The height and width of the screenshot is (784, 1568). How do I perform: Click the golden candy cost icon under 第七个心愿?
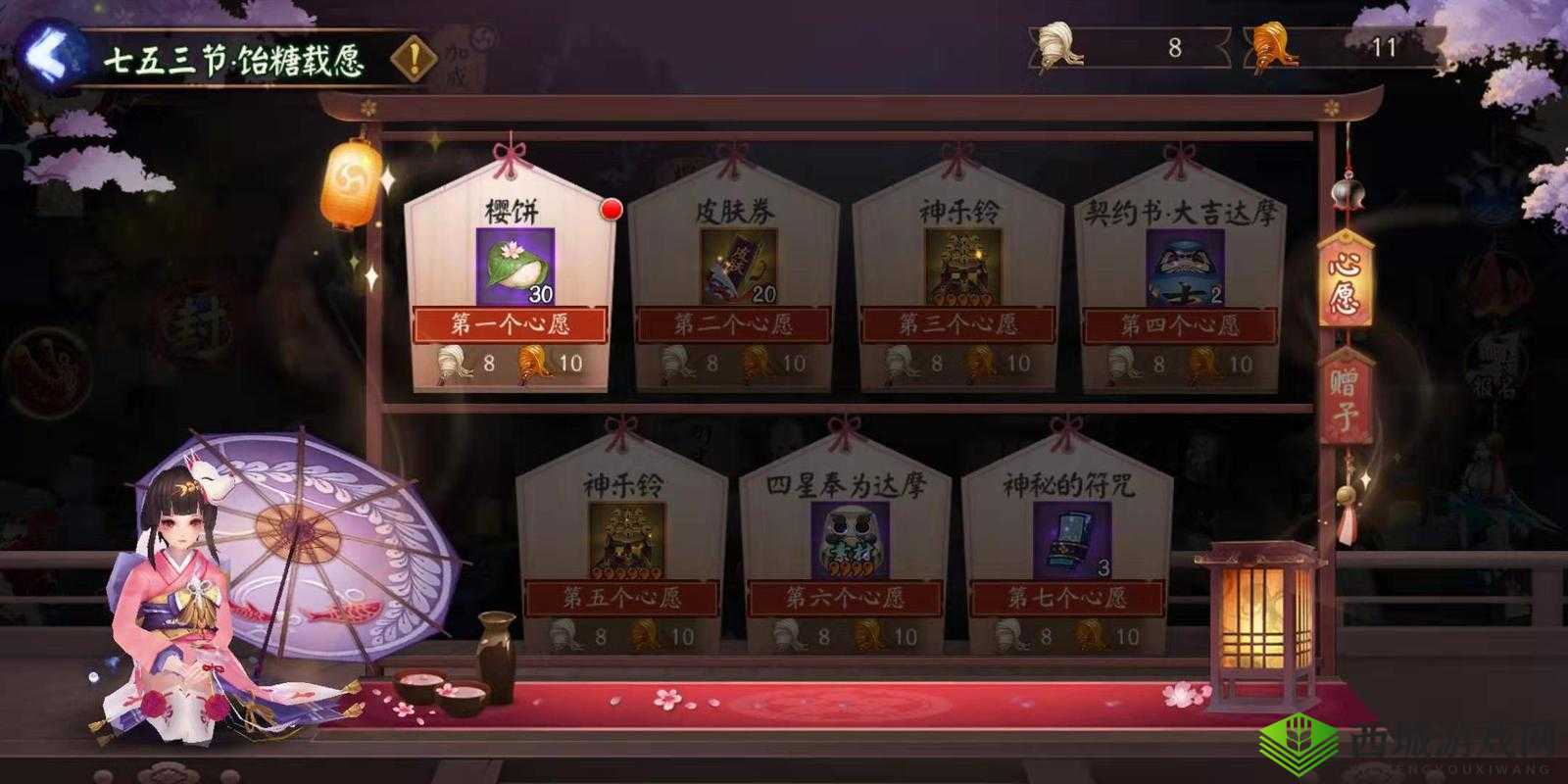pyautogui.click(x=1091, y=637)
